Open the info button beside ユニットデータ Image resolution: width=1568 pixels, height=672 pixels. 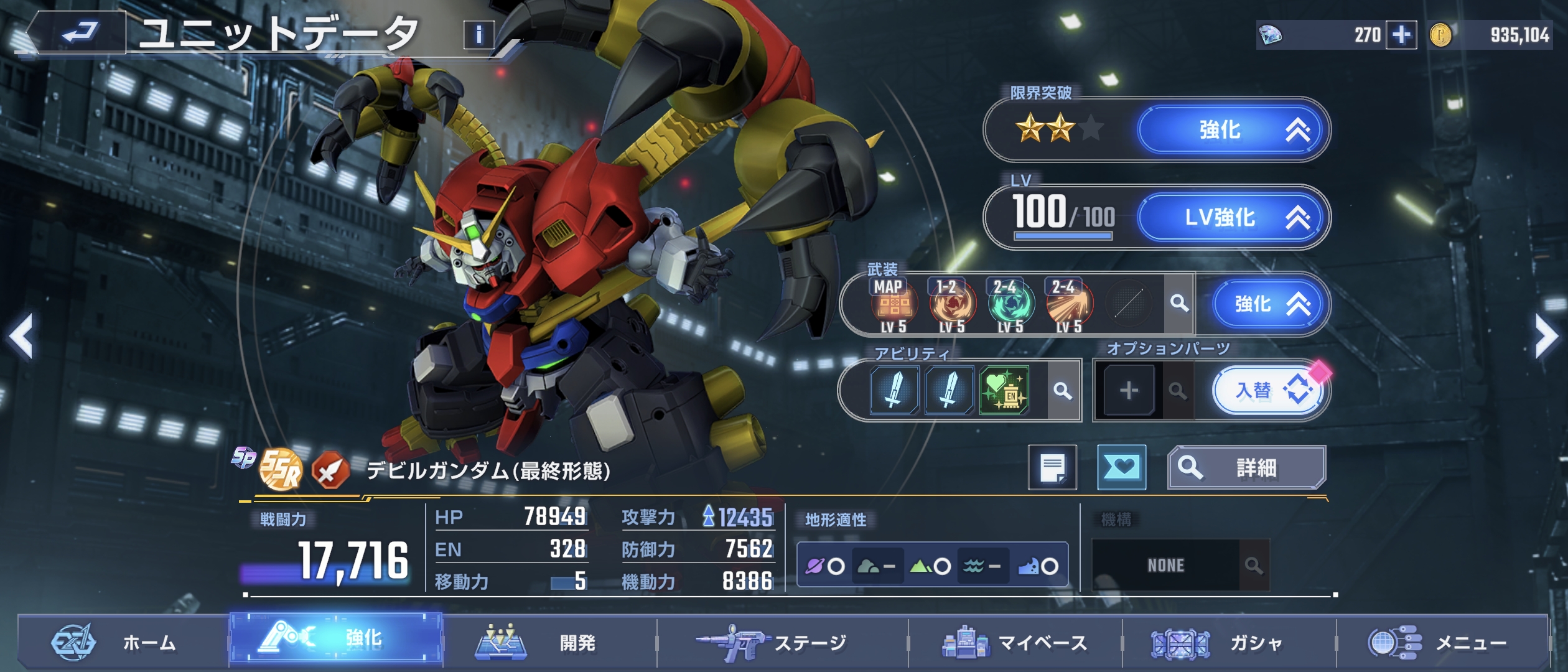478,35
